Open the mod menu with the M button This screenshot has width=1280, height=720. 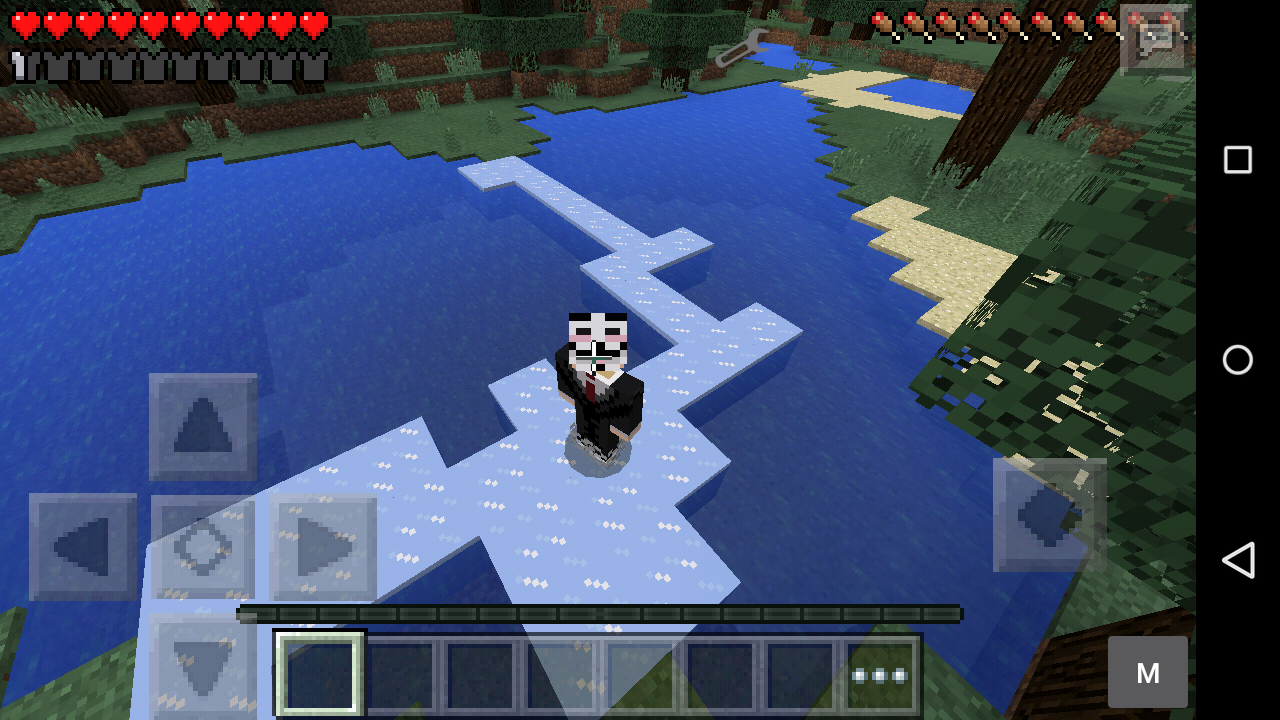point(1148,671)
